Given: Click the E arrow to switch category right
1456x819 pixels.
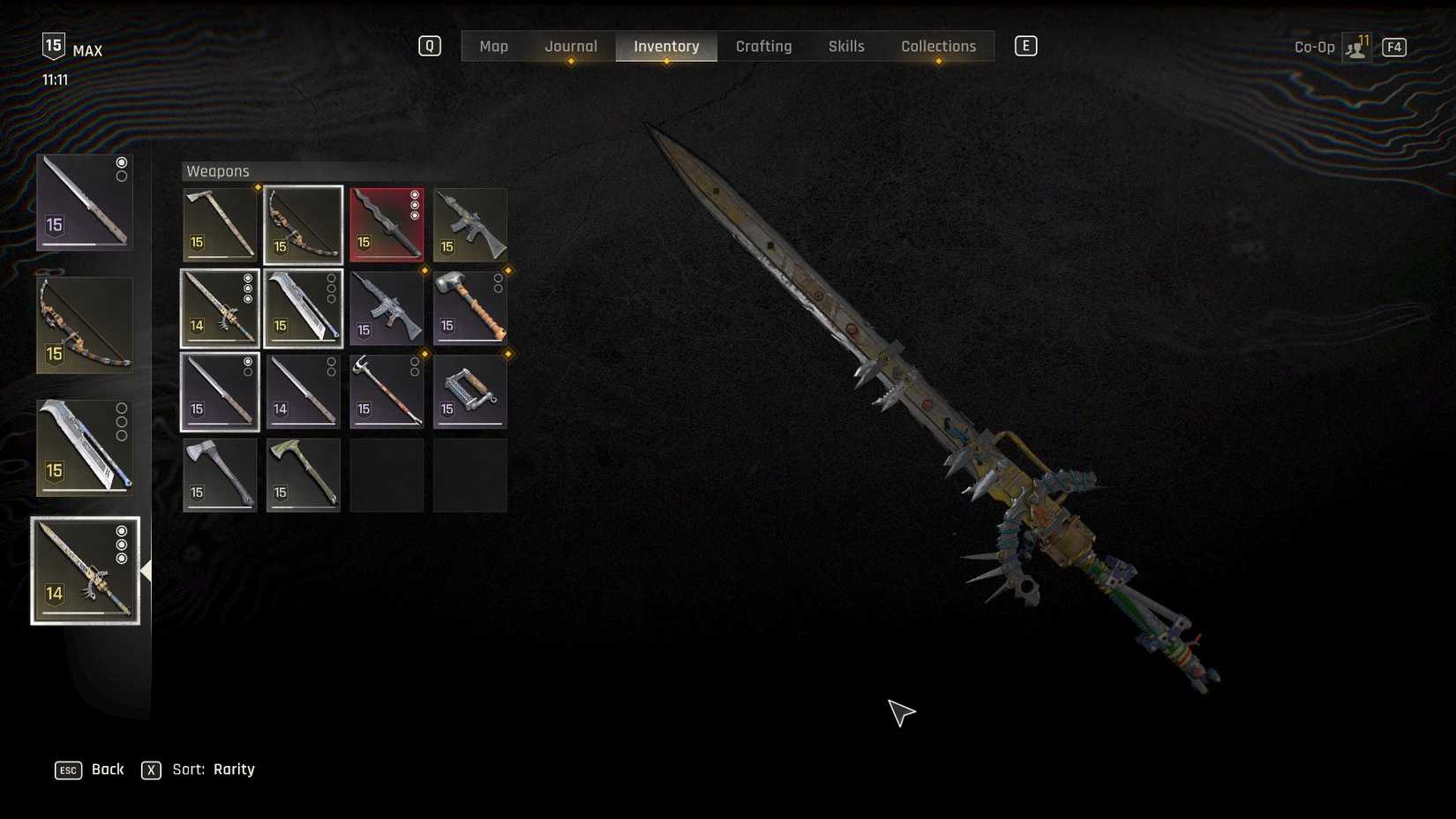Looking at the screenshot, I should click(1025, 45).
